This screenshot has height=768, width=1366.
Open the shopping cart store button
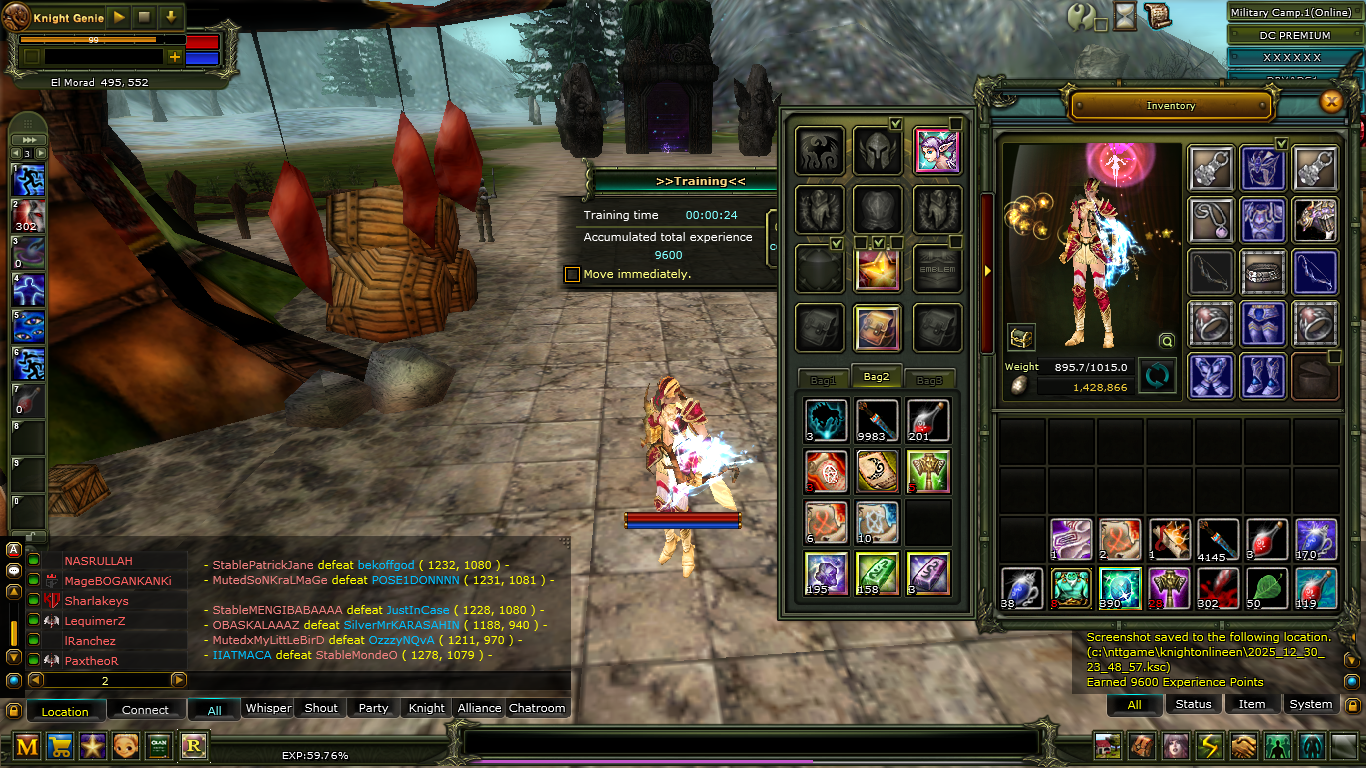point(60,746)
